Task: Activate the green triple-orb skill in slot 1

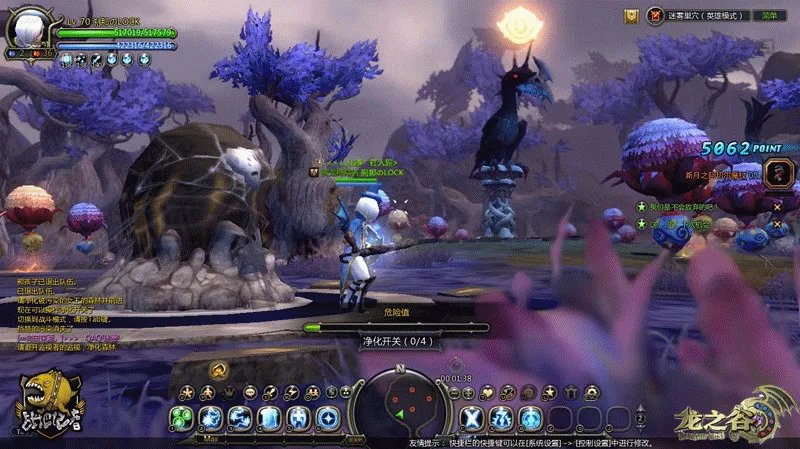Action: [181, 417]
